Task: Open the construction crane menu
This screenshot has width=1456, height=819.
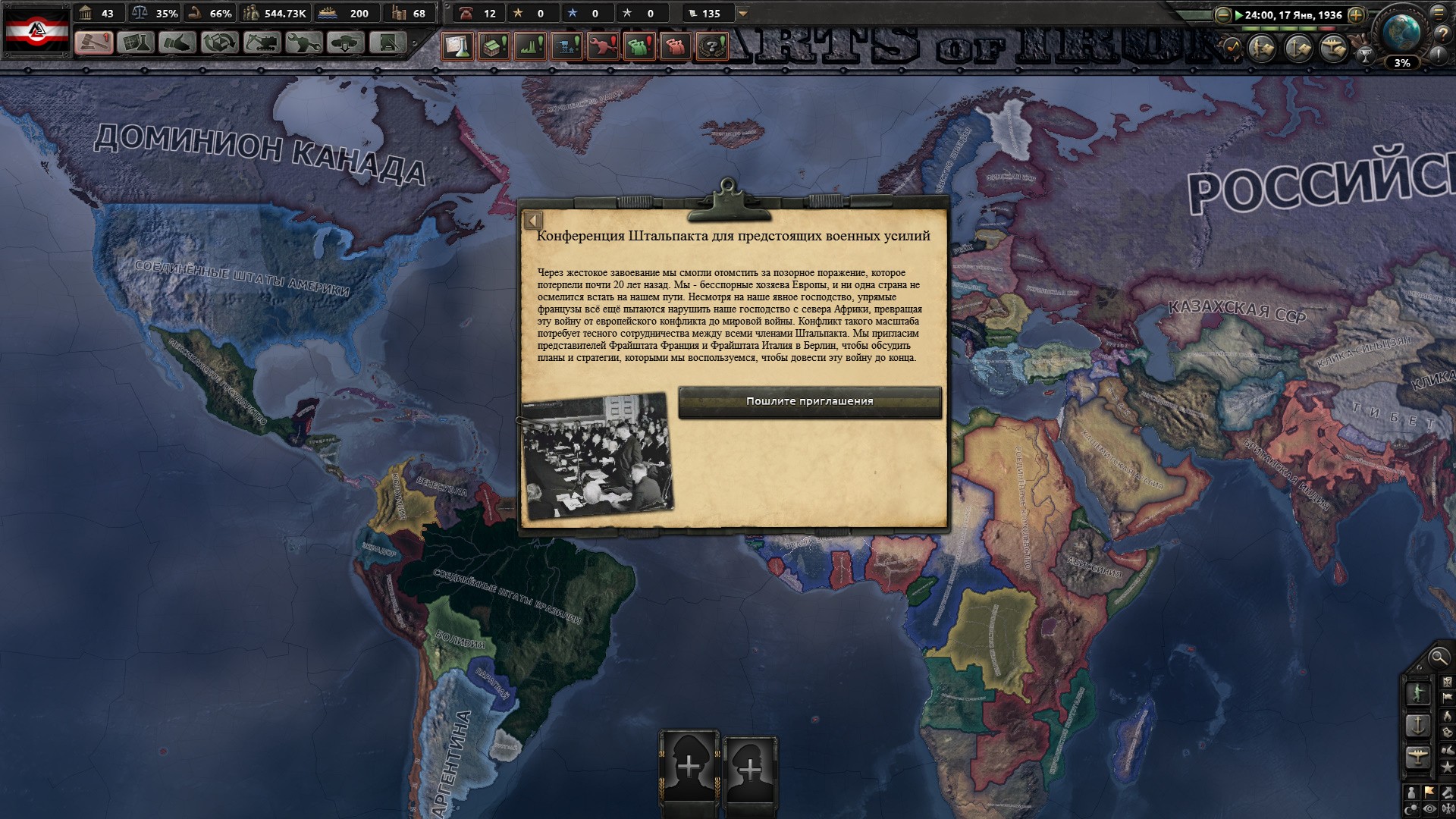Action: click(x=261, y=43)
